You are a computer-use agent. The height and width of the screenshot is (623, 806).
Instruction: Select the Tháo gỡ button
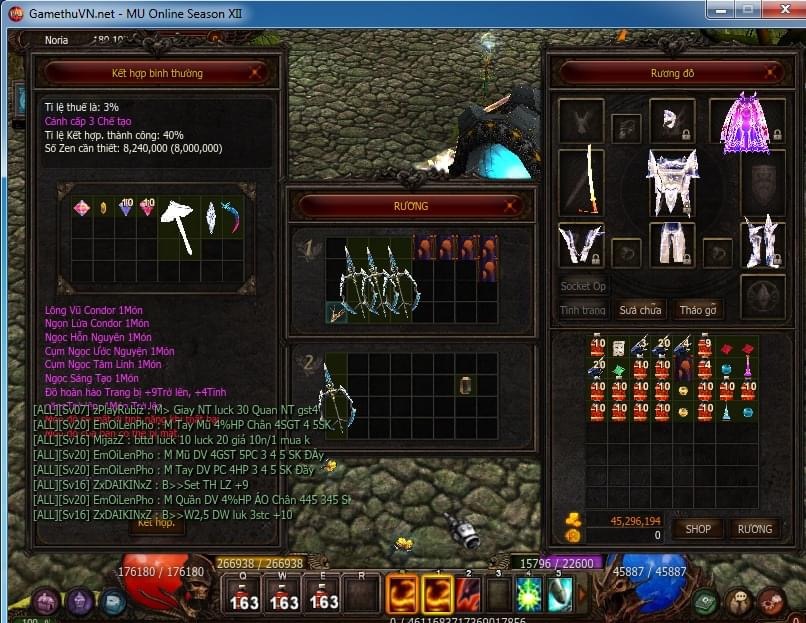[x=697, y=310]
